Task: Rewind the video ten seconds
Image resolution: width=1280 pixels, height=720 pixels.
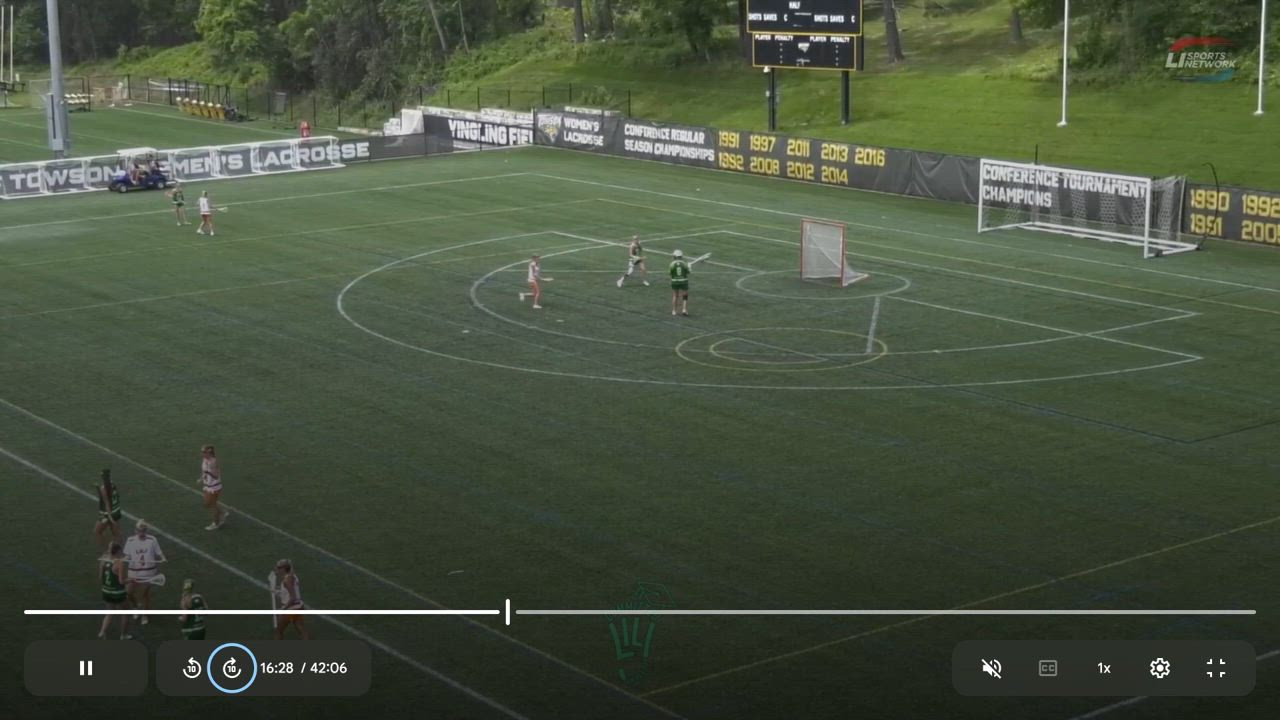Action: (192, 668)
